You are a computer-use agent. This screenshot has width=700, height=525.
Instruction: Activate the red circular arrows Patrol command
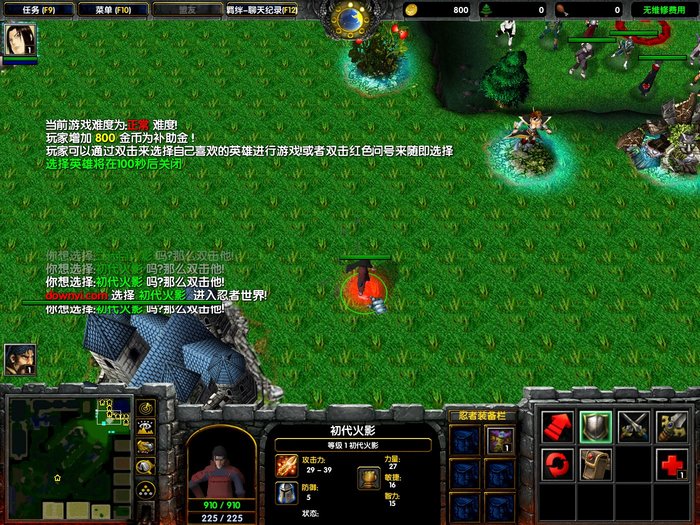coord(558,464)
